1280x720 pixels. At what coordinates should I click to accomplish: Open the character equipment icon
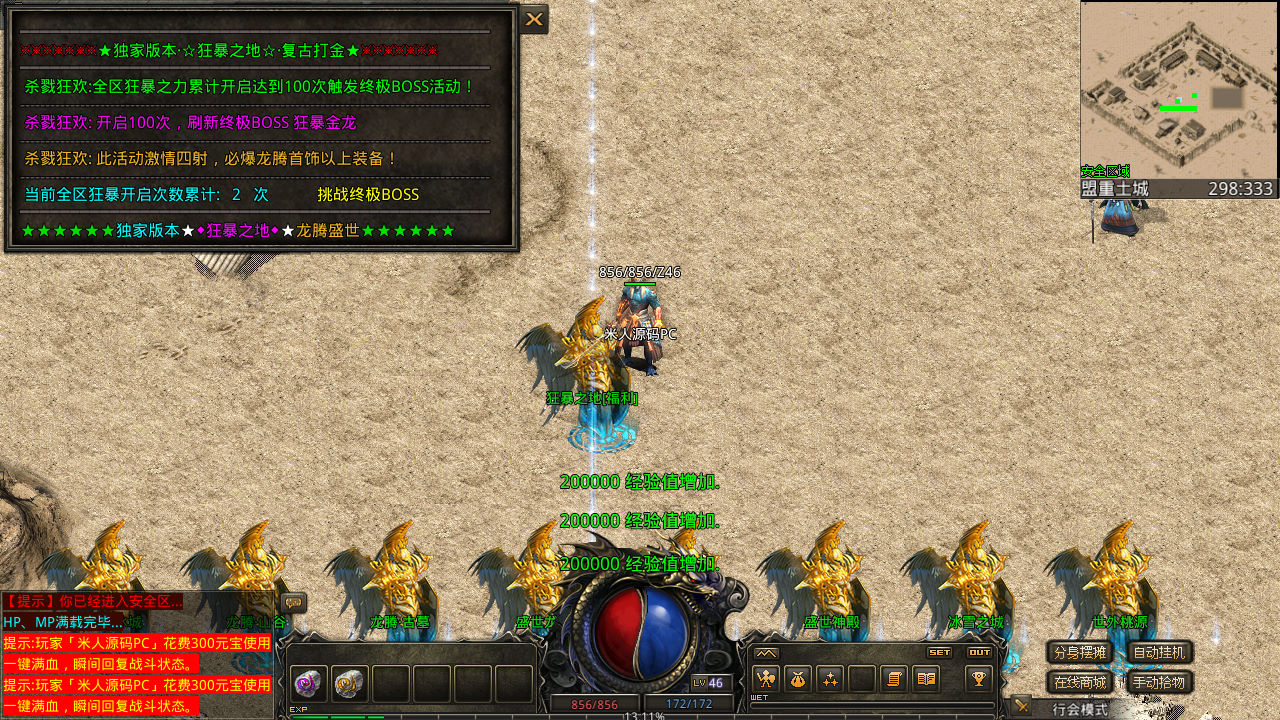(x=766, y=679)
